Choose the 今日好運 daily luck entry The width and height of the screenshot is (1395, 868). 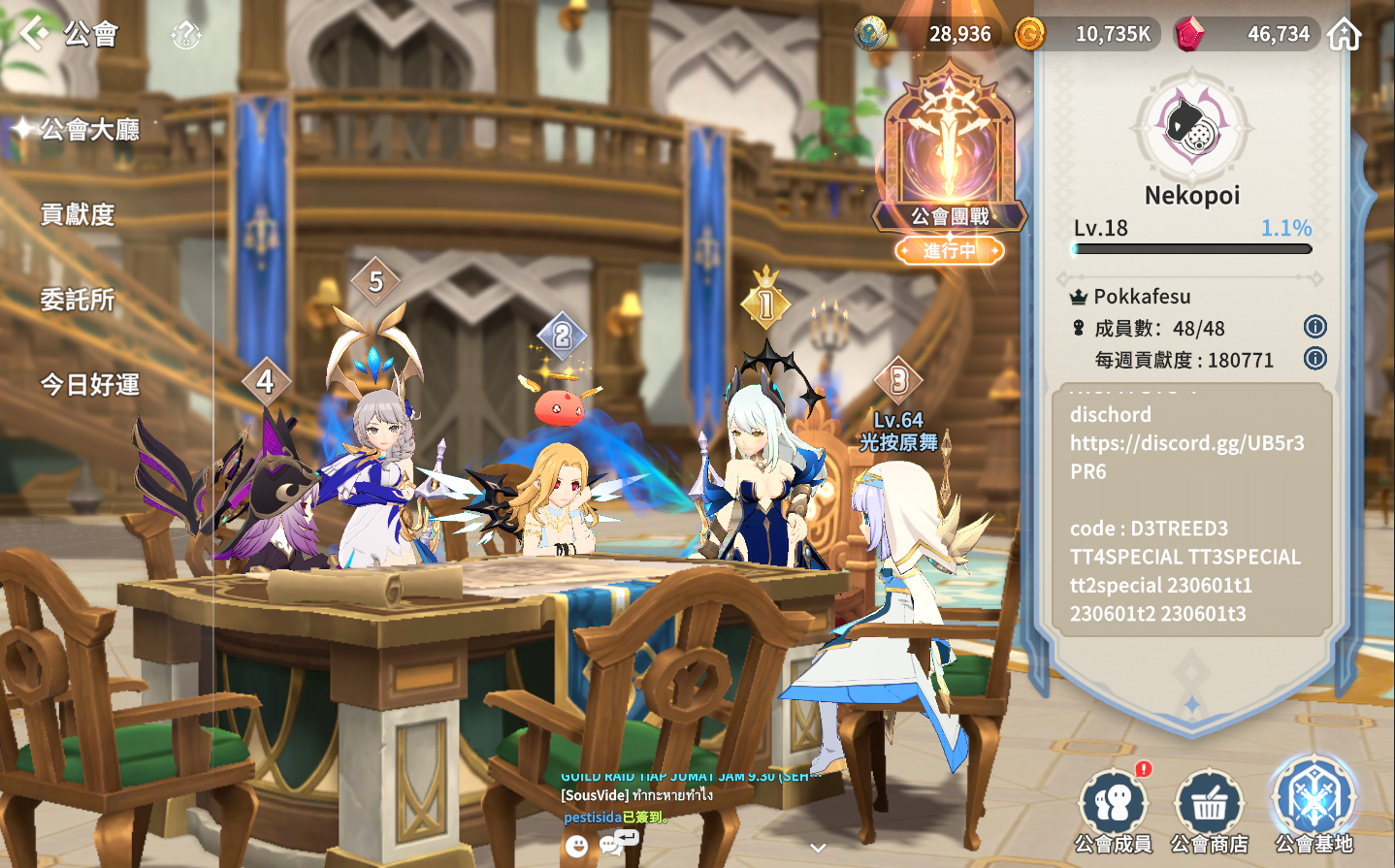click(89, 385)
